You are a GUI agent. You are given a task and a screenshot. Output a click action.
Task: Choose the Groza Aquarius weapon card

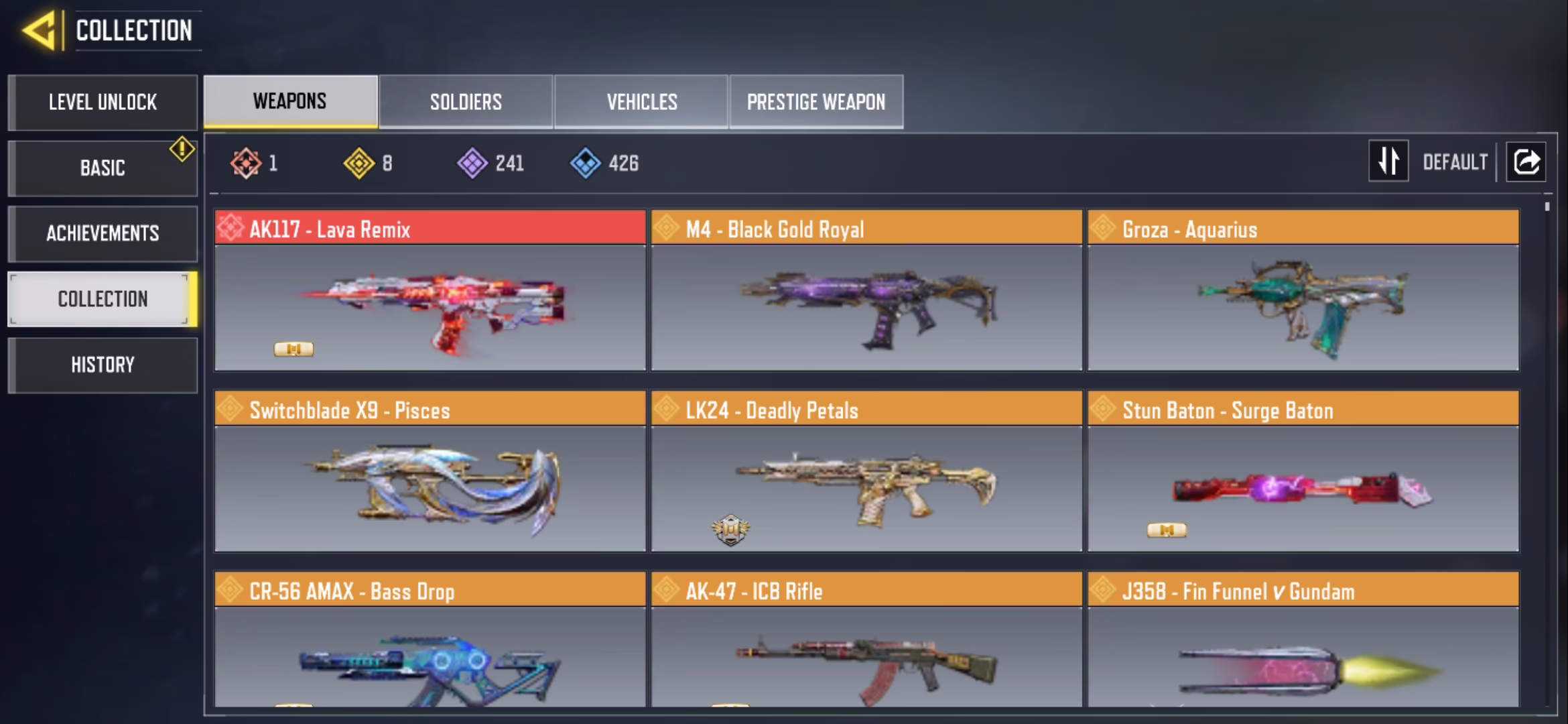(x=1303, y=292)
